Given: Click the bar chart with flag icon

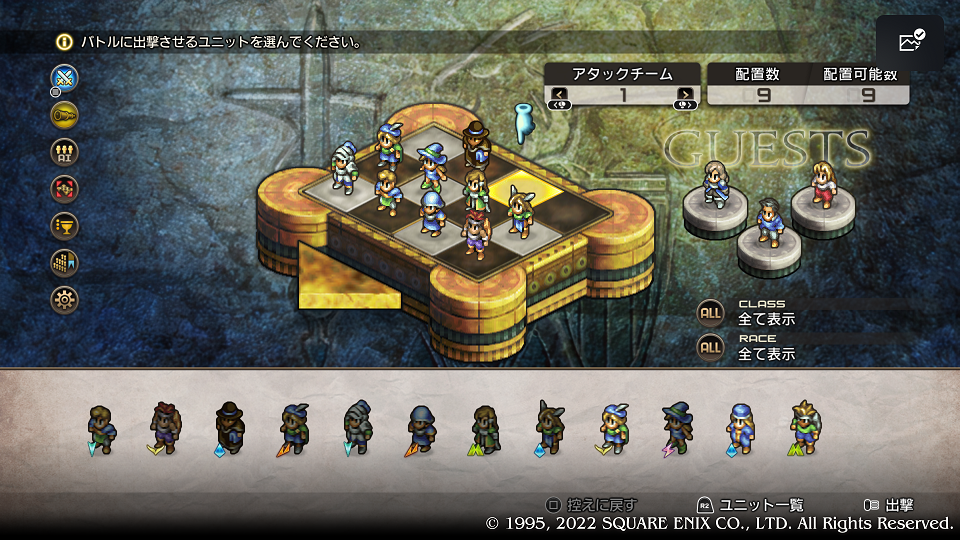Looking at the screenshot, I should (65, 262).
